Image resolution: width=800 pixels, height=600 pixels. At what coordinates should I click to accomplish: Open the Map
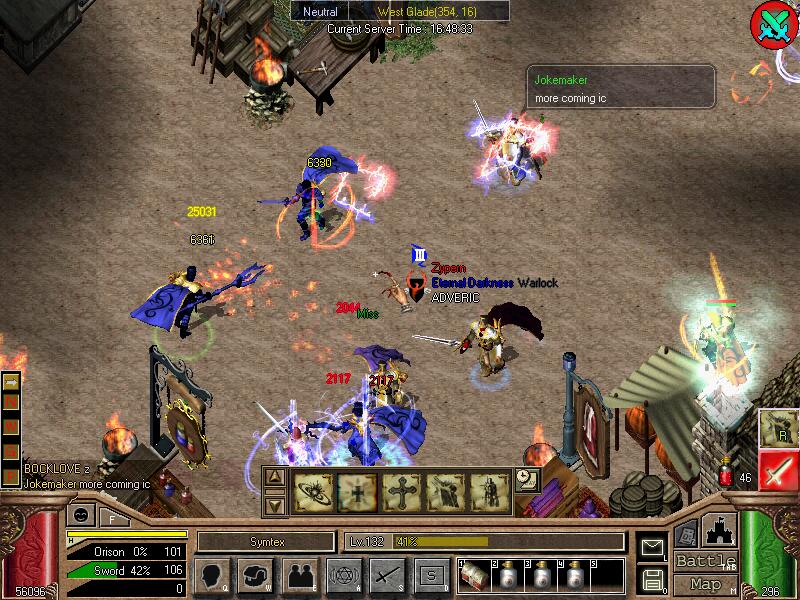pos(706,584)
